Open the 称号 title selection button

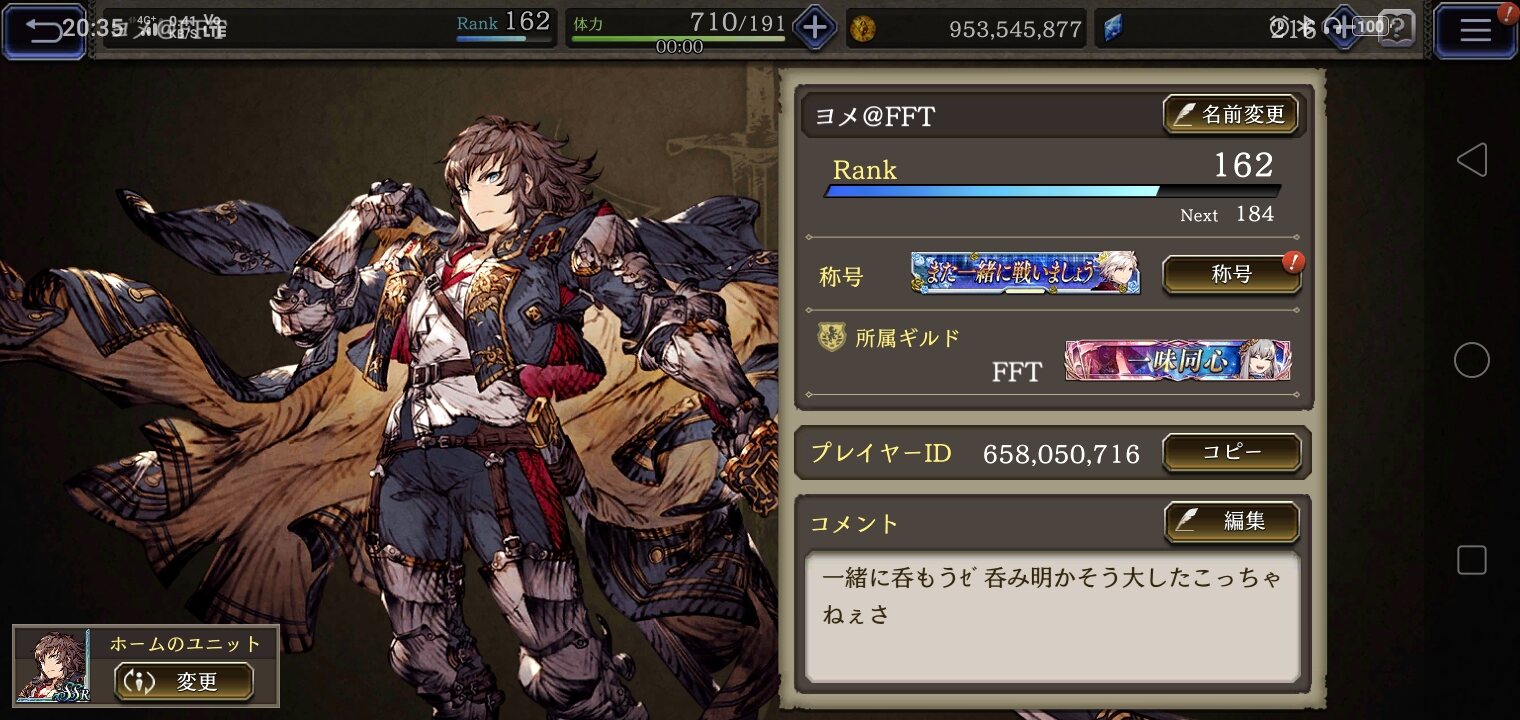(x=1231, y=275)
